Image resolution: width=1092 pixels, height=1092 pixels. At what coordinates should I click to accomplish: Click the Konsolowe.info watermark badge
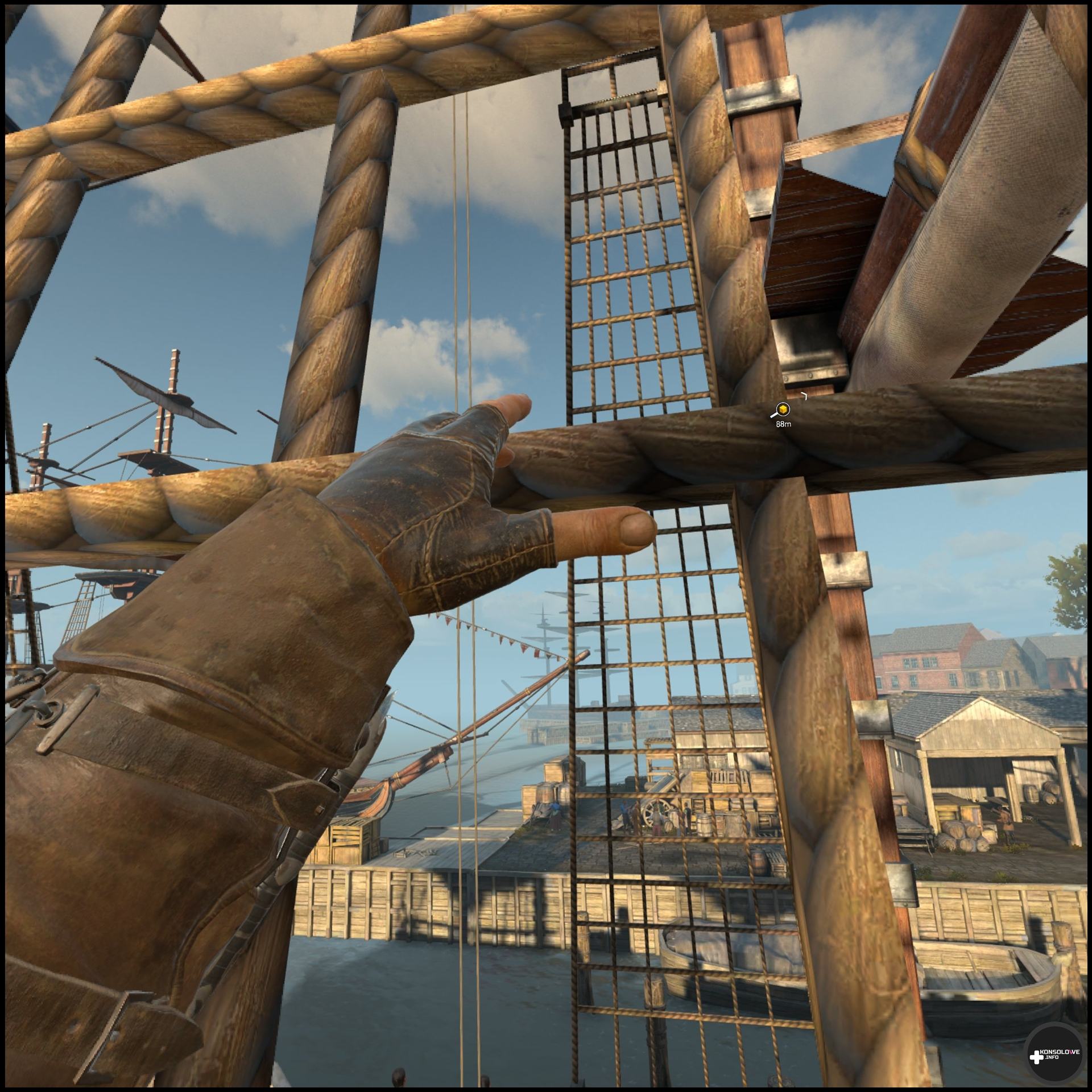(x=1053, y=1054)
